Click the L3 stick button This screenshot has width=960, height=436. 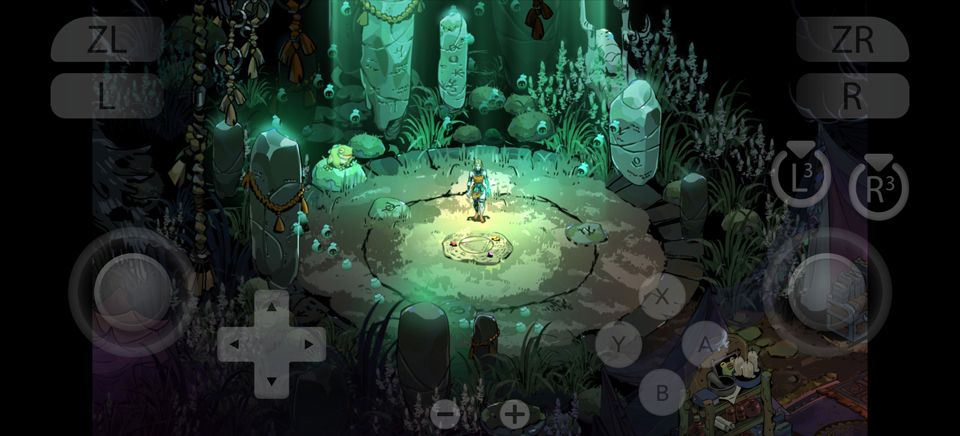(800, 179)
